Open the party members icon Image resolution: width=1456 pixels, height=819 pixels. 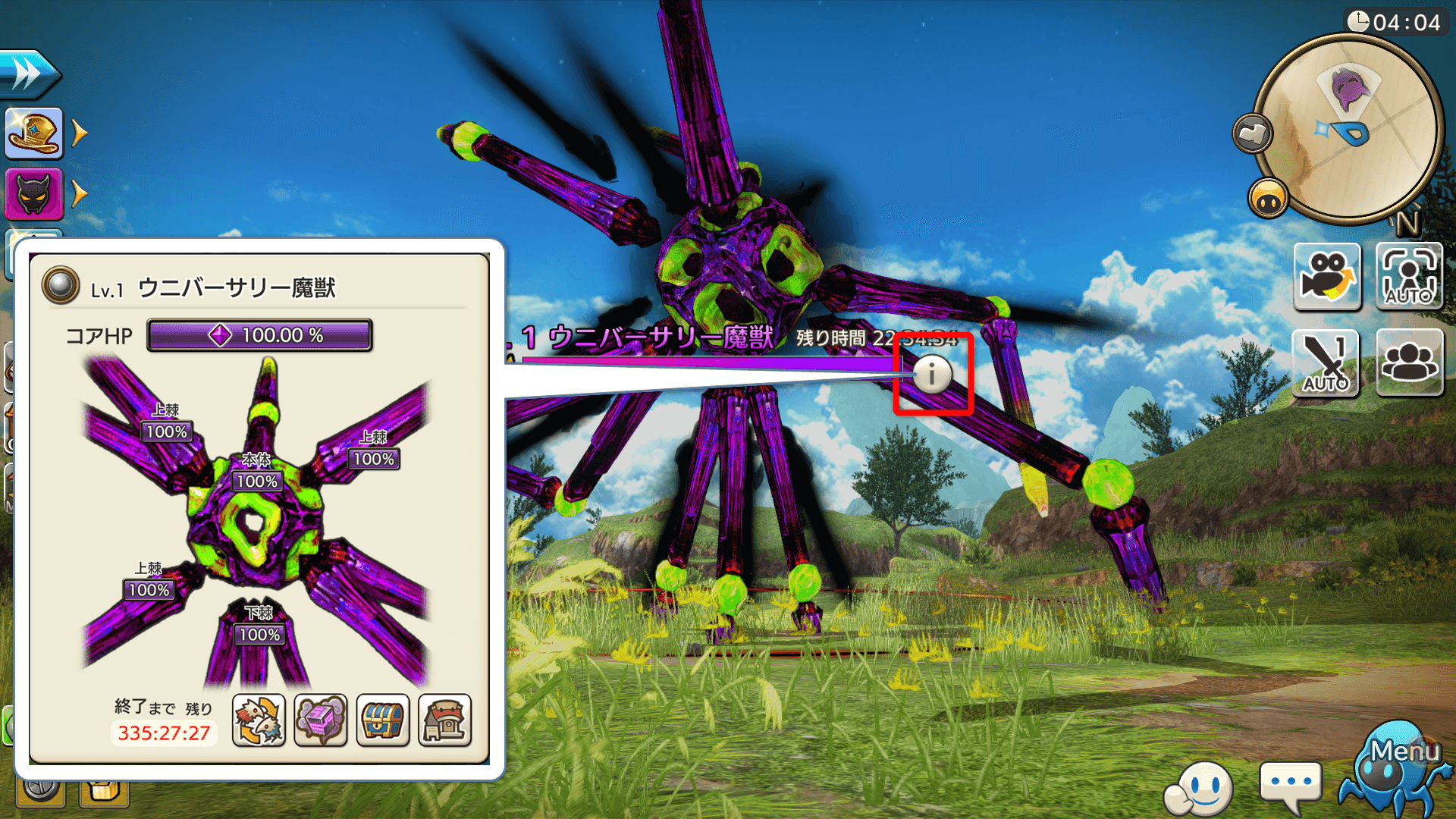tap(1409, 362)
